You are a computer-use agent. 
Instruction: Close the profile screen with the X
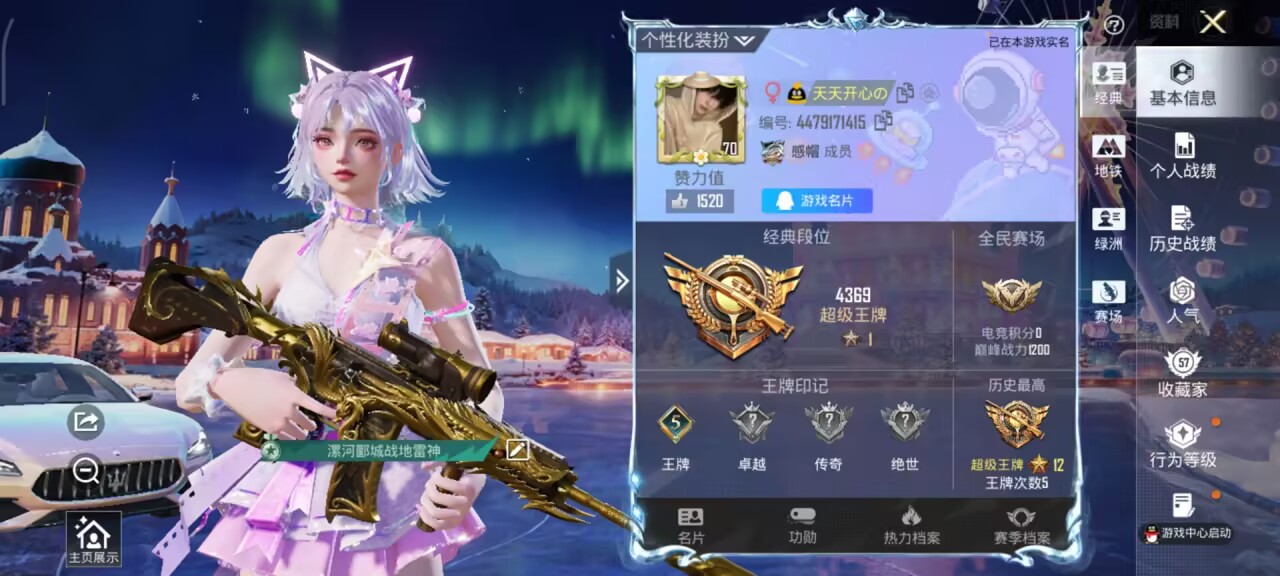(1212, 22)
